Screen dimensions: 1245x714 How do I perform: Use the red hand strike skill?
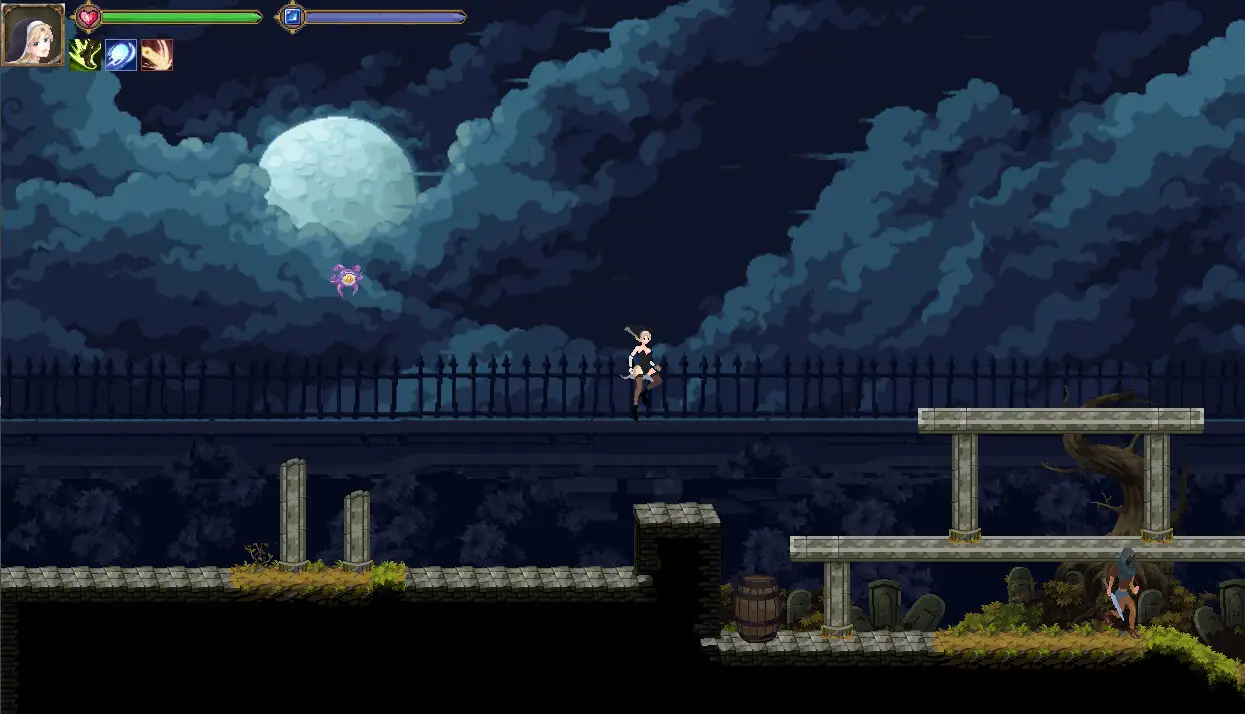157,55
